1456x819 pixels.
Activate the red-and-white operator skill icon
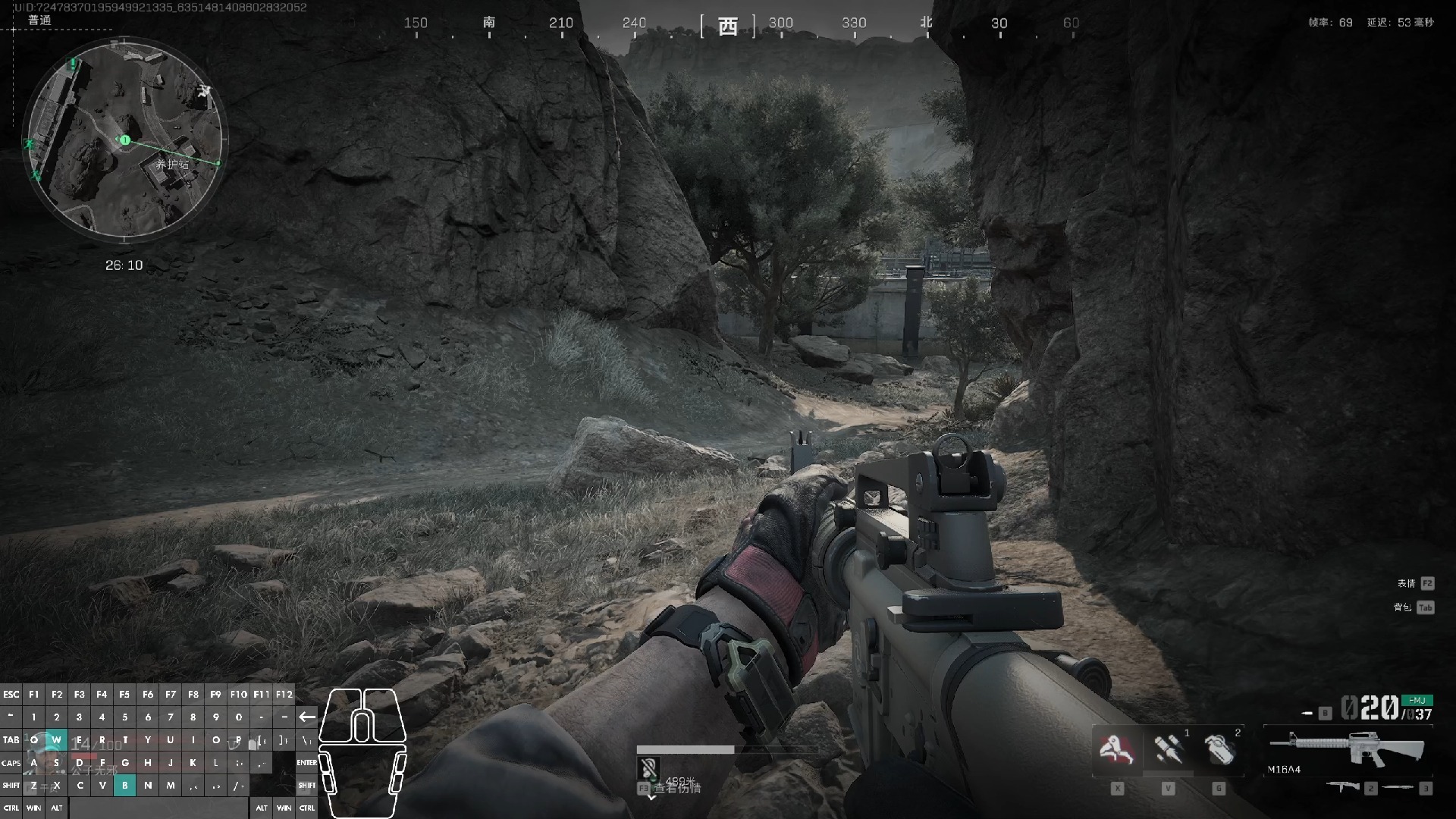click(1116, 750)
